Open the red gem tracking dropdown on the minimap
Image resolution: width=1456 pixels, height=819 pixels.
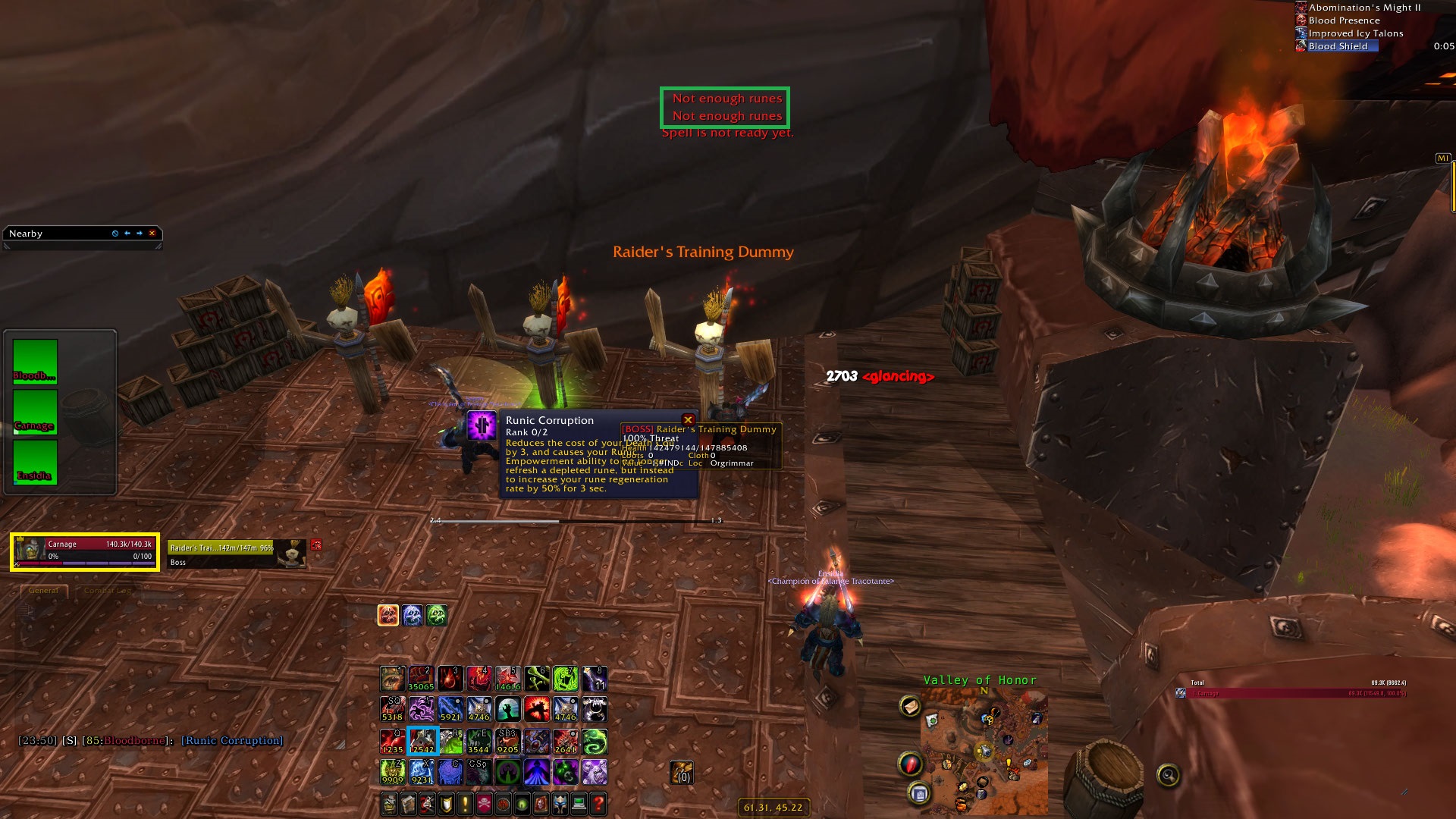tap(911, 763)
